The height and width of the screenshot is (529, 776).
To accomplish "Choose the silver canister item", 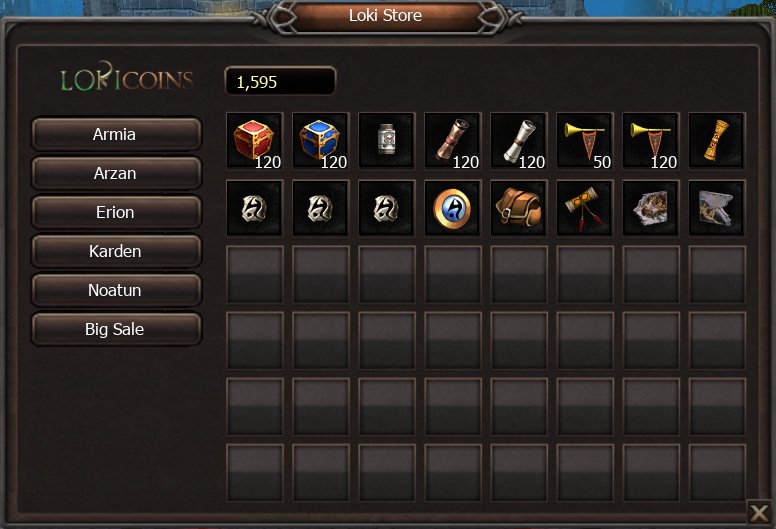I will [x=386, y=141].
